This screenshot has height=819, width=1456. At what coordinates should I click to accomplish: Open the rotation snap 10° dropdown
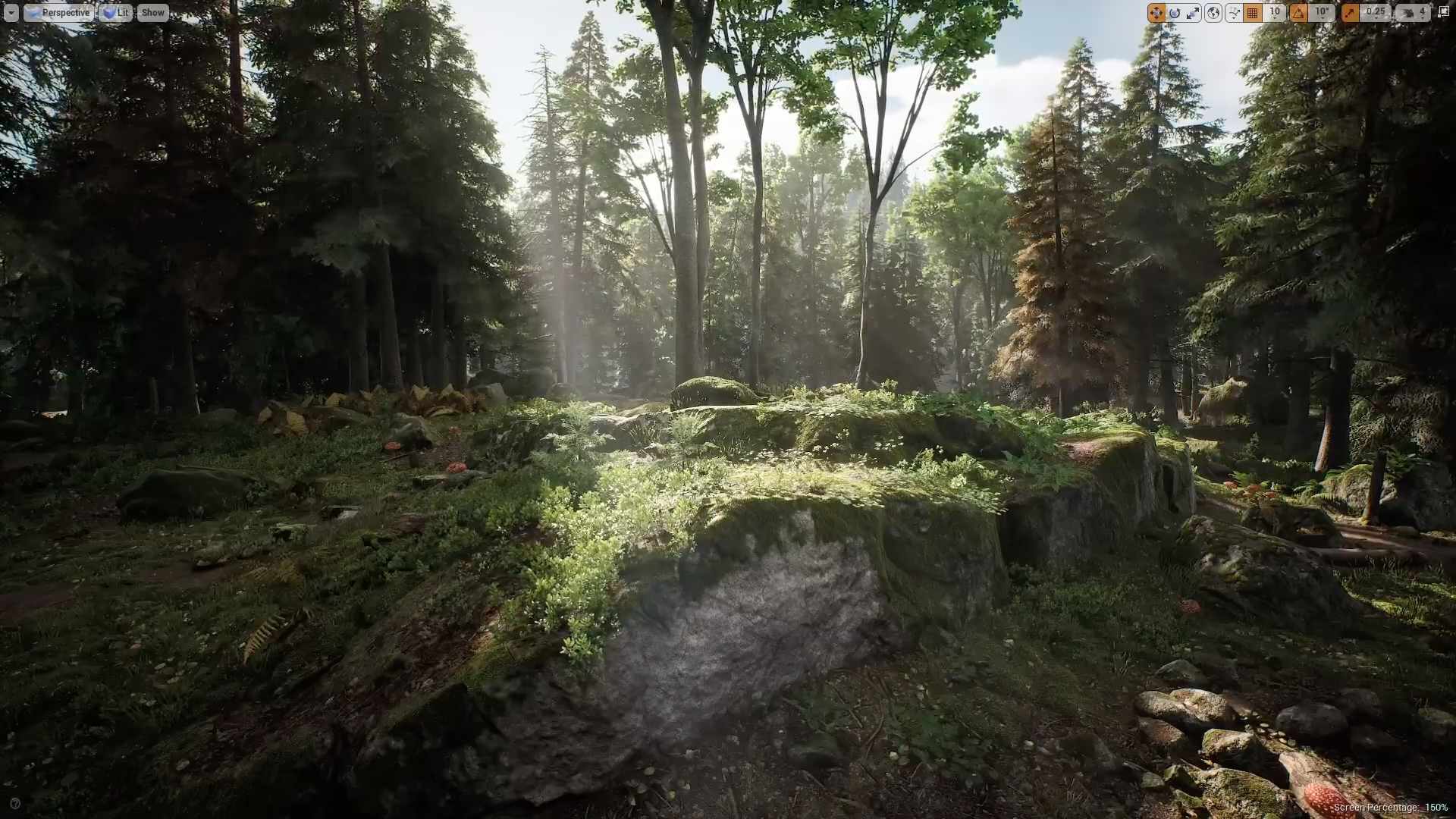pyautogui.click(x=1319, y=12)
